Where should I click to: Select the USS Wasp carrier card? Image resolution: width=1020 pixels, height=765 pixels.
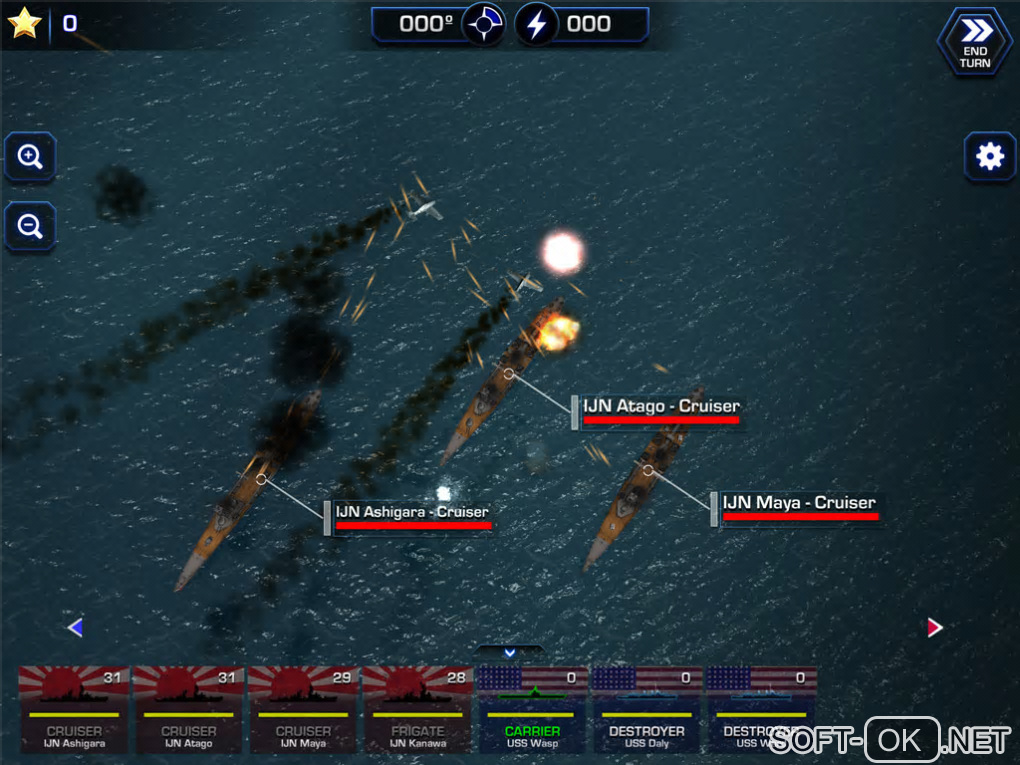pos(532,710)
